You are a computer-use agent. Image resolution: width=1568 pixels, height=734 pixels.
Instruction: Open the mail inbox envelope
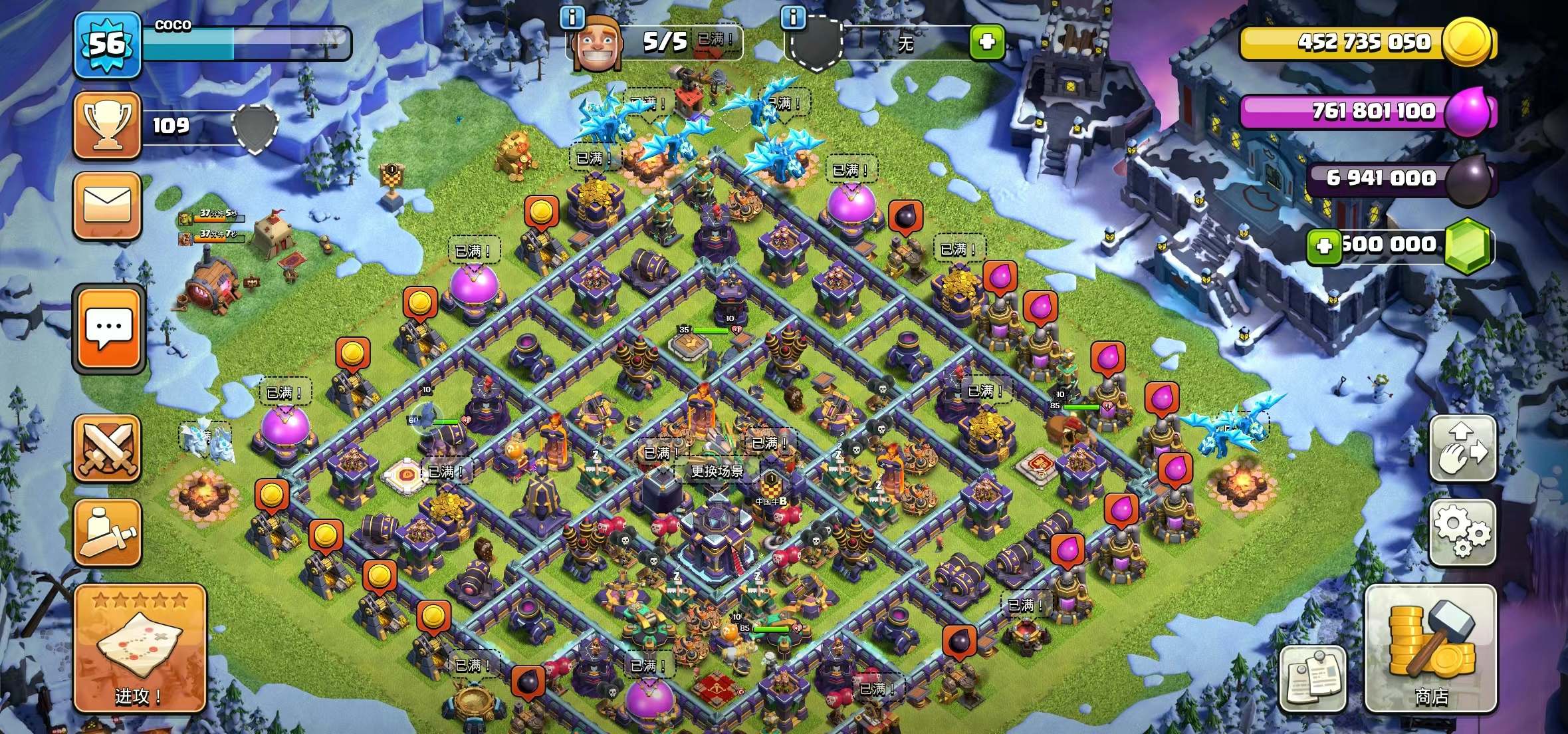click(x=108, y=205)
